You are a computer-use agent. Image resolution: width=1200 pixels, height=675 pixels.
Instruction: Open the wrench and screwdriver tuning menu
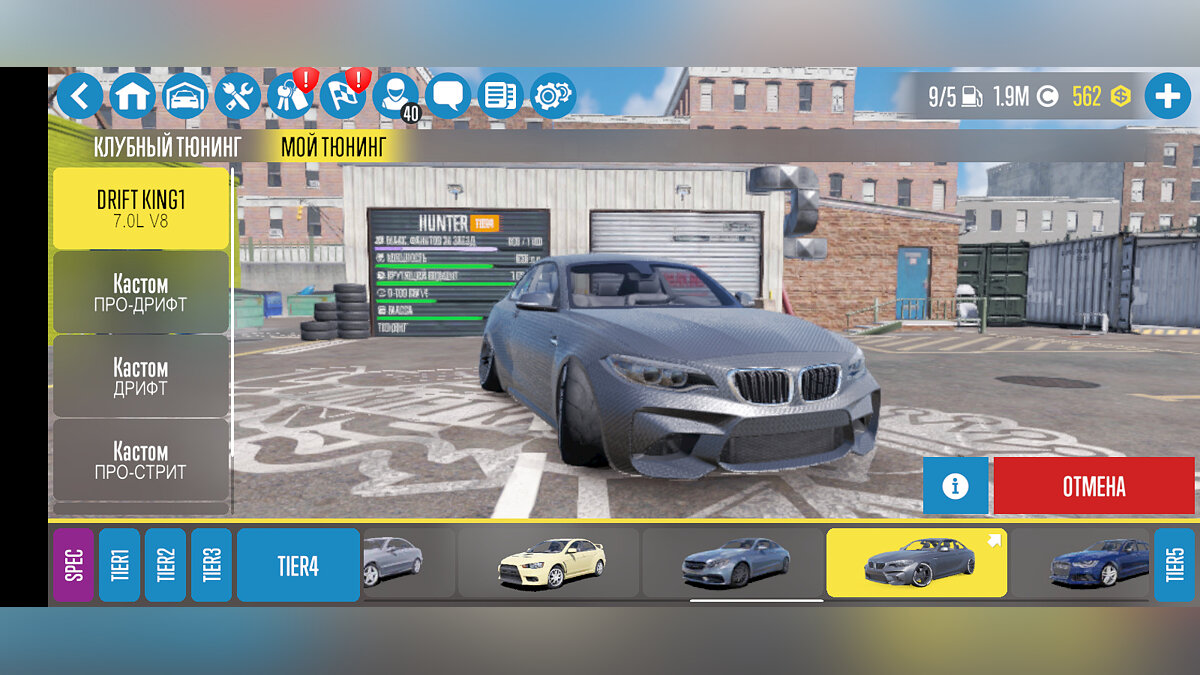[x=237, y=96]
